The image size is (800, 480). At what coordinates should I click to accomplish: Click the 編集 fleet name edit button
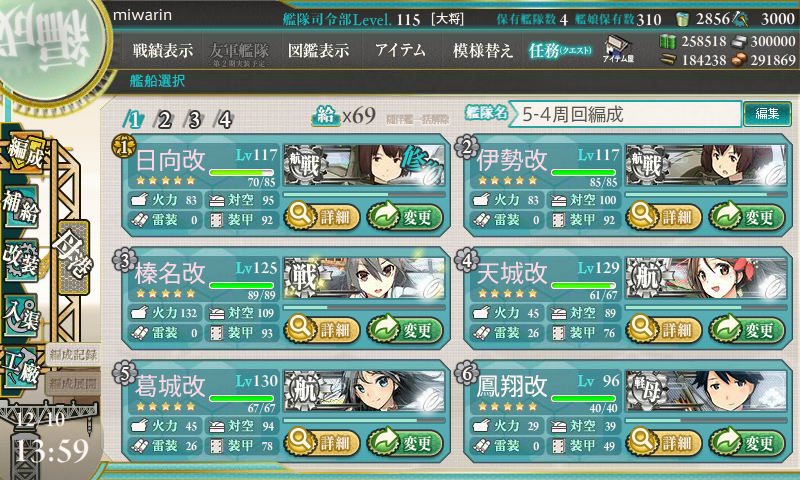coord(767,114)
